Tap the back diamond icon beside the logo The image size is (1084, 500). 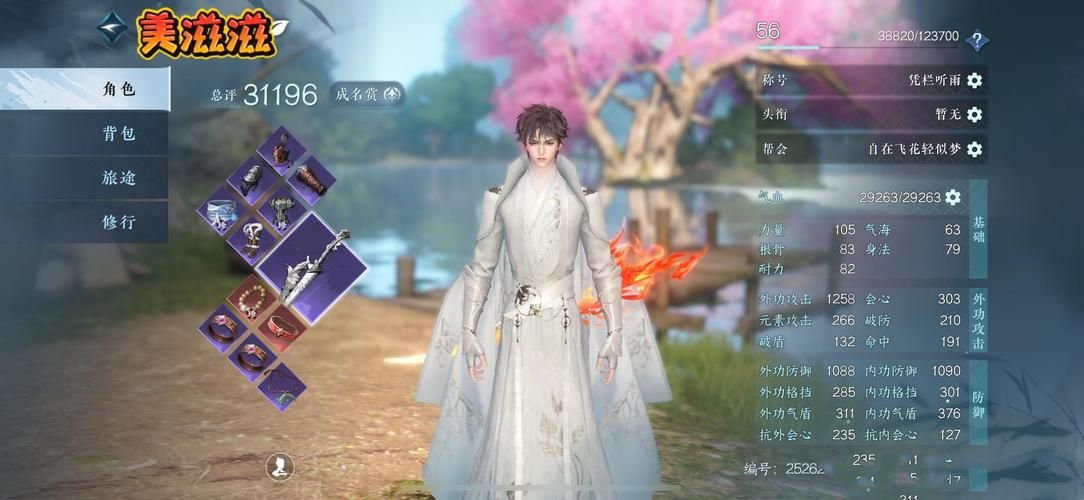click(x=112, y=28)
